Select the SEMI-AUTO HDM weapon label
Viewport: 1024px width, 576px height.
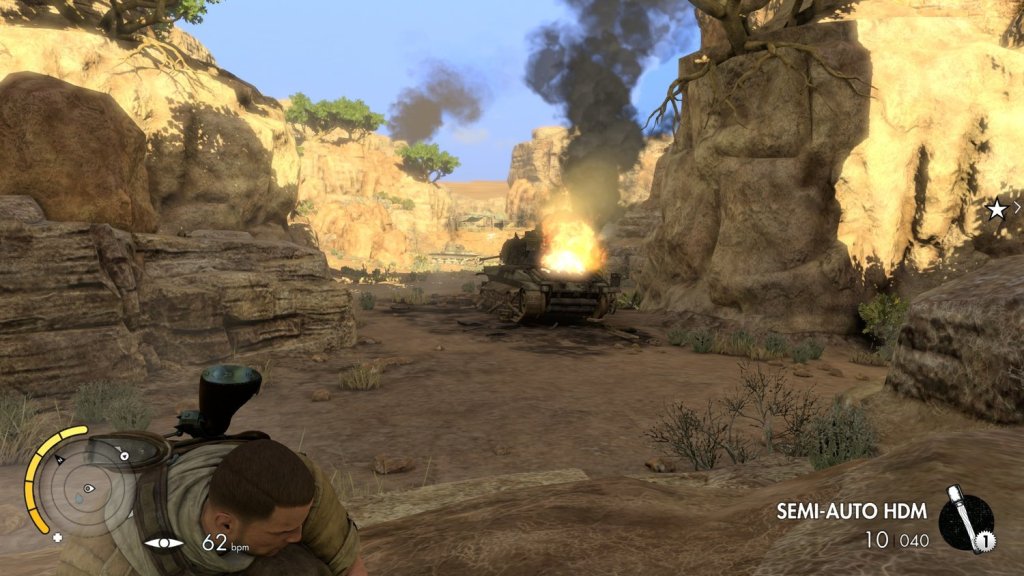pos(851,511)
